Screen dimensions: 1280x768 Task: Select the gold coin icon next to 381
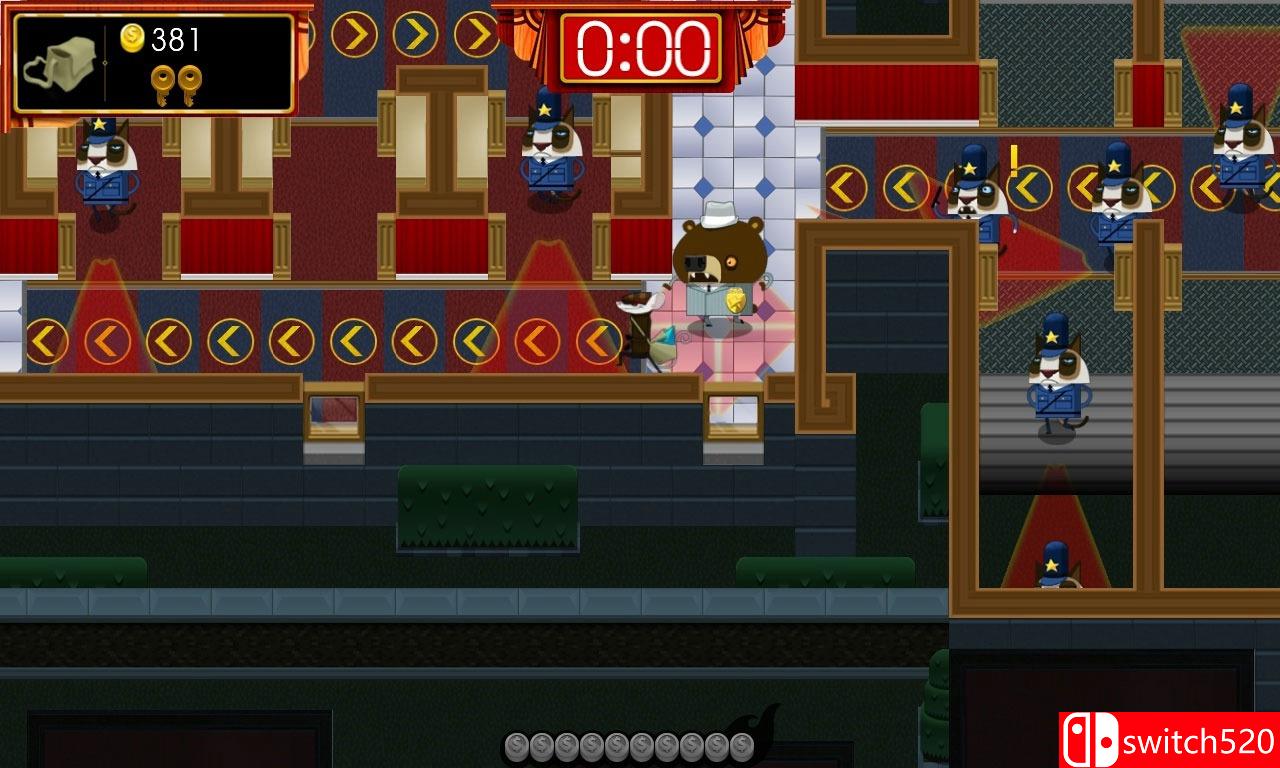(130, 37)
